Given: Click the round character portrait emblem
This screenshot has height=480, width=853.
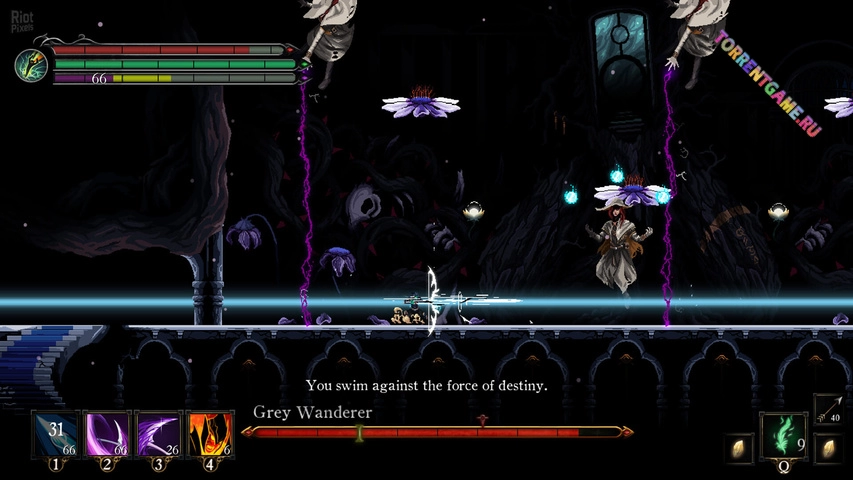Looking at the screenshot, I should (31, 65).
